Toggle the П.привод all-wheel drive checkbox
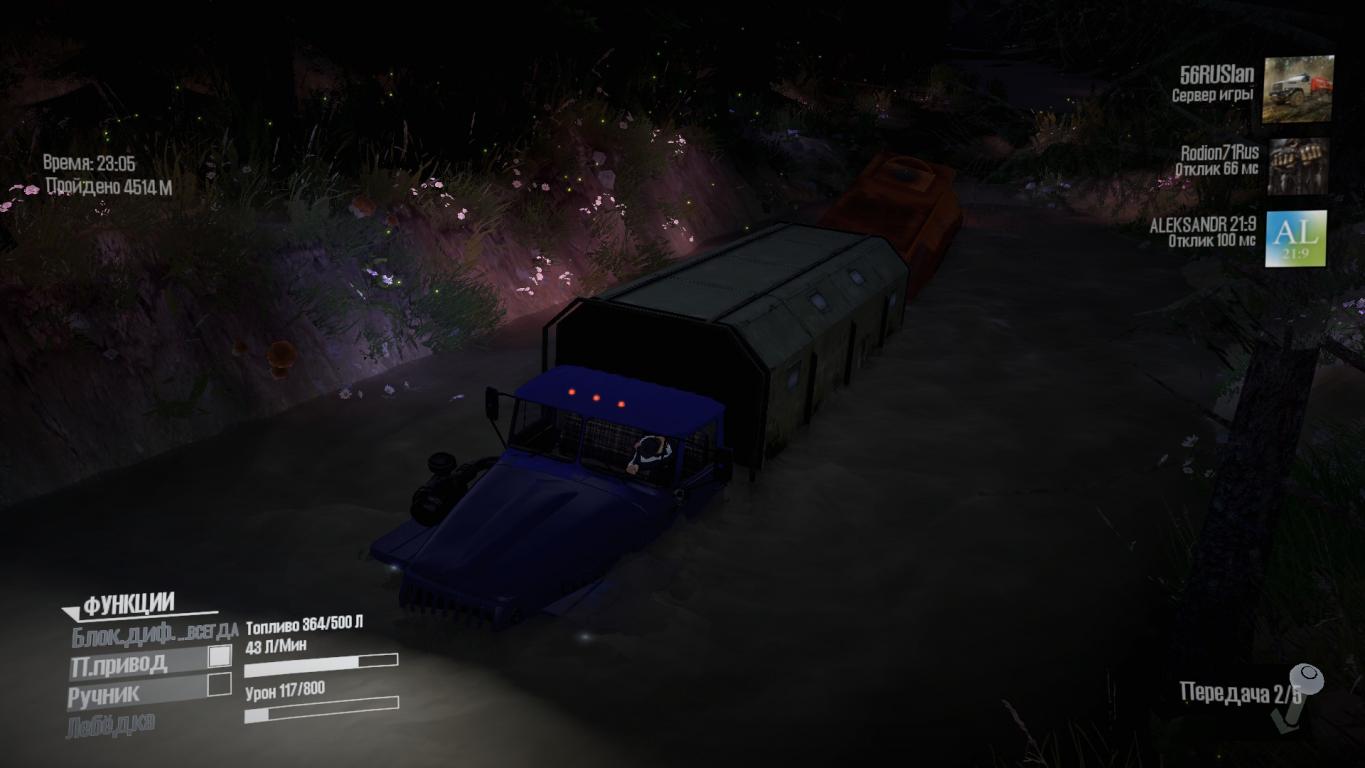This screenshot has height=768, width=1365. tap(219, 657)
